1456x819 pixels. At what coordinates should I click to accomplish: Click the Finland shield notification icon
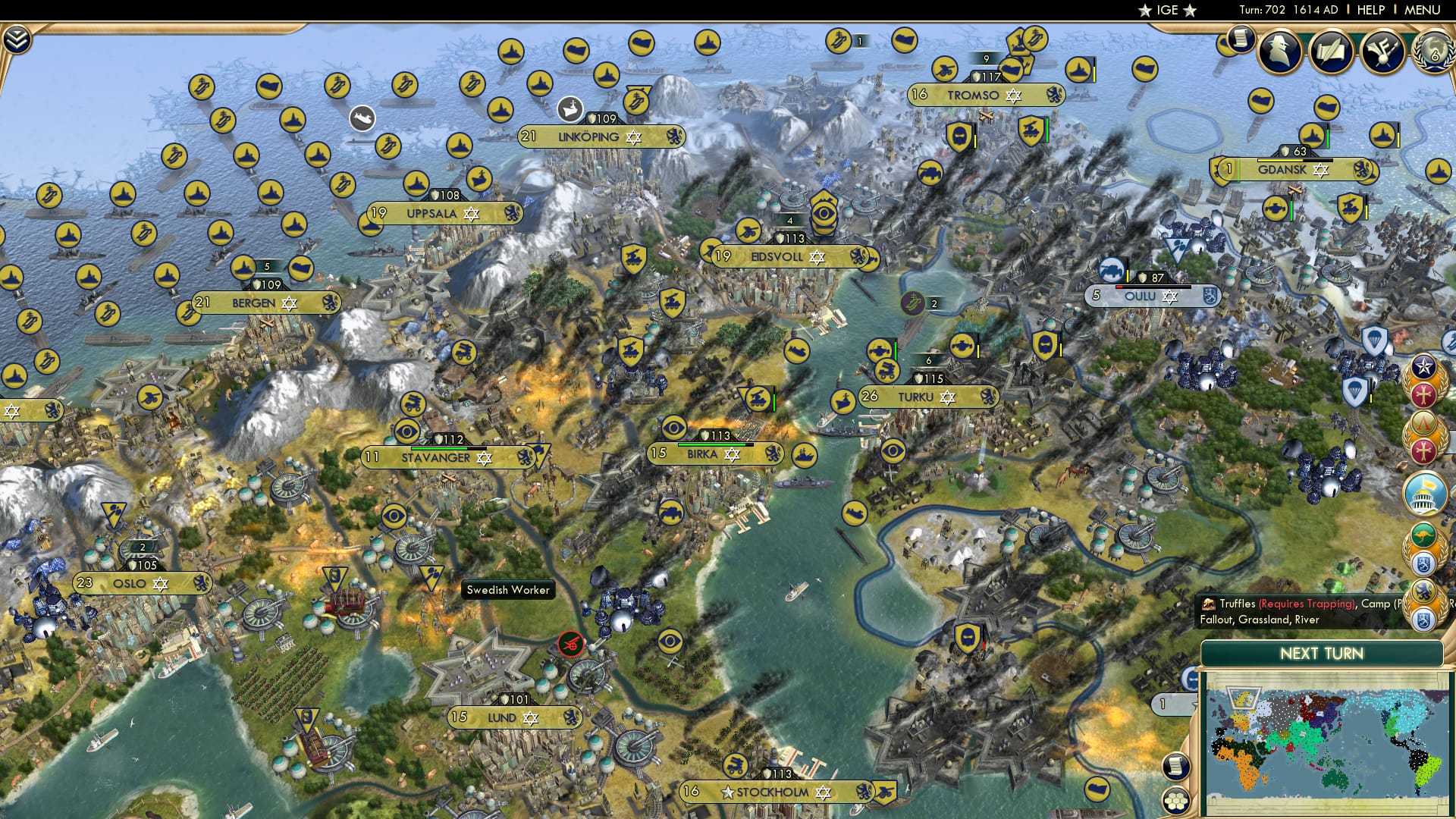click(1423, 564)
